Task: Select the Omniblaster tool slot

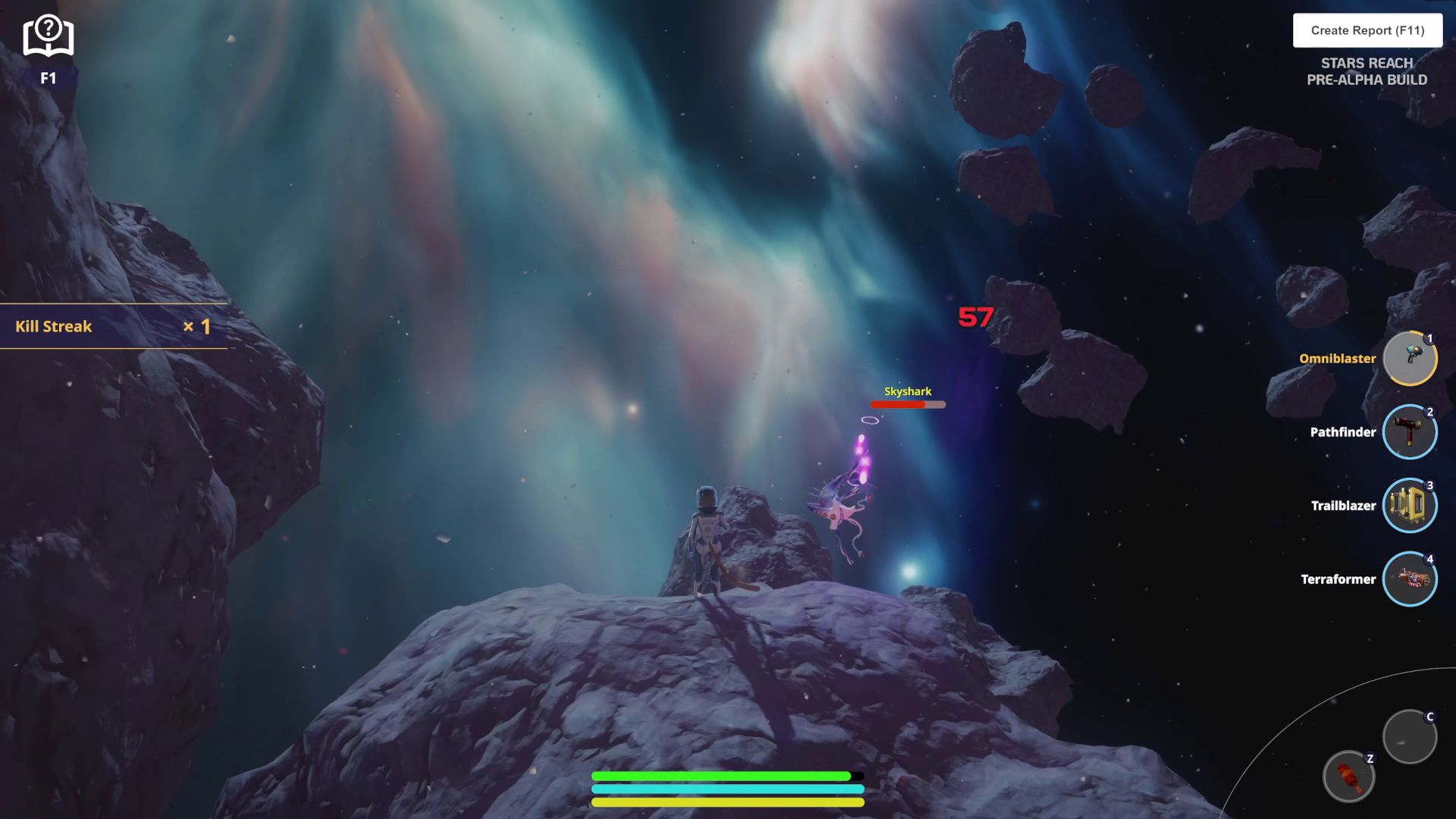Action: [x=1409, y=358]
